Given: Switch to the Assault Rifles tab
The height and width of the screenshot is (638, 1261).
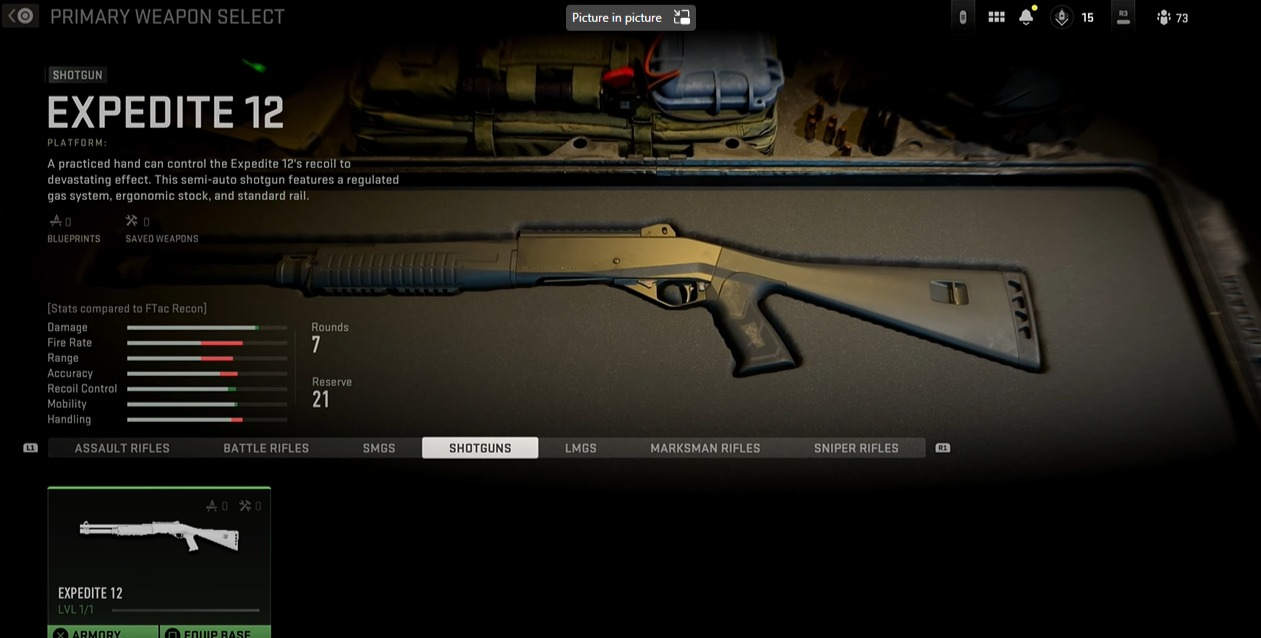Looking at the screenshot, I should (122, 448).
